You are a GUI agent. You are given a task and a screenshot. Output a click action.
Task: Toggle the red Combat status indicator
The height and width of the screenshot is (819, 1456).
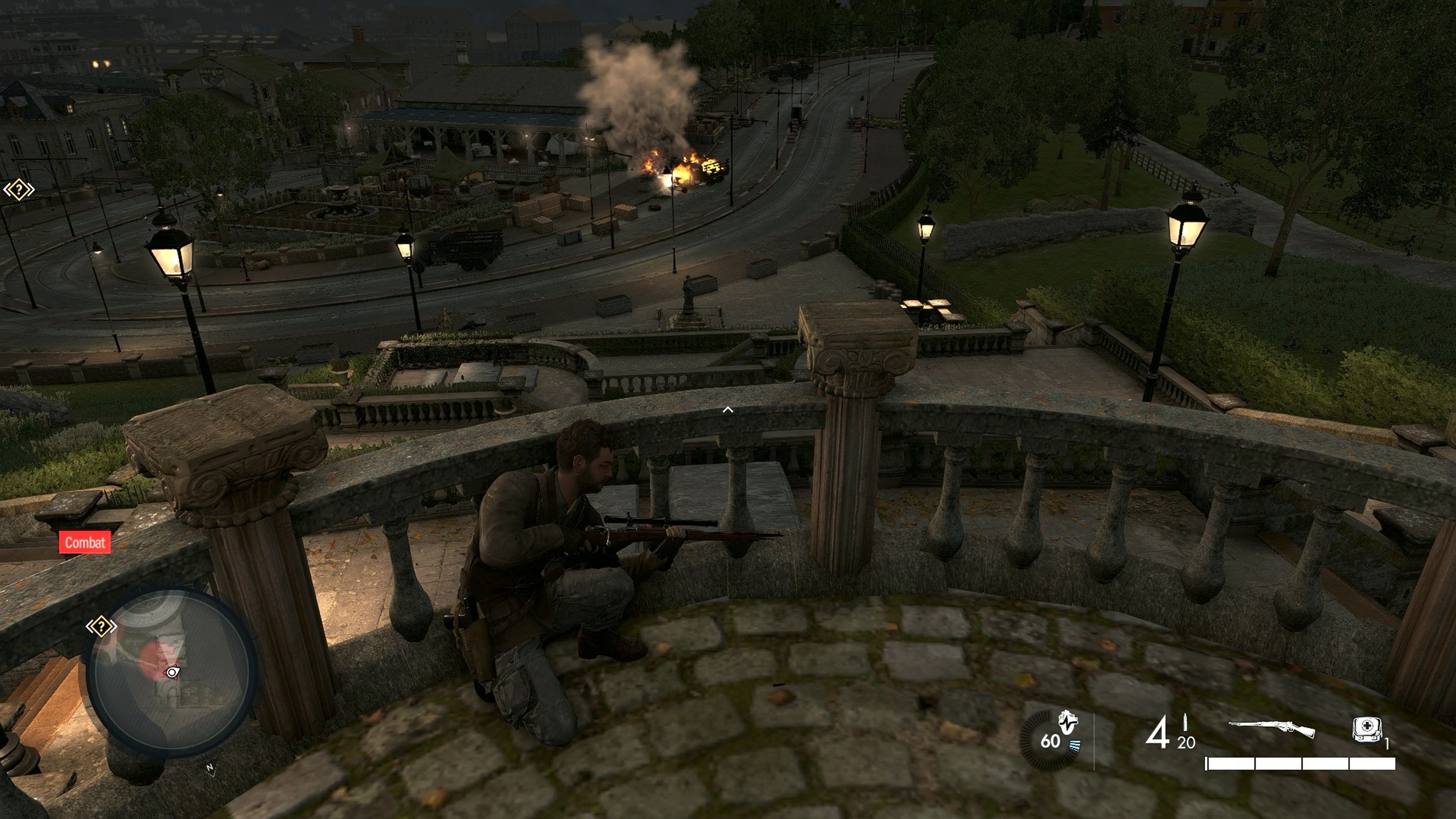click(x=86, y=542)
